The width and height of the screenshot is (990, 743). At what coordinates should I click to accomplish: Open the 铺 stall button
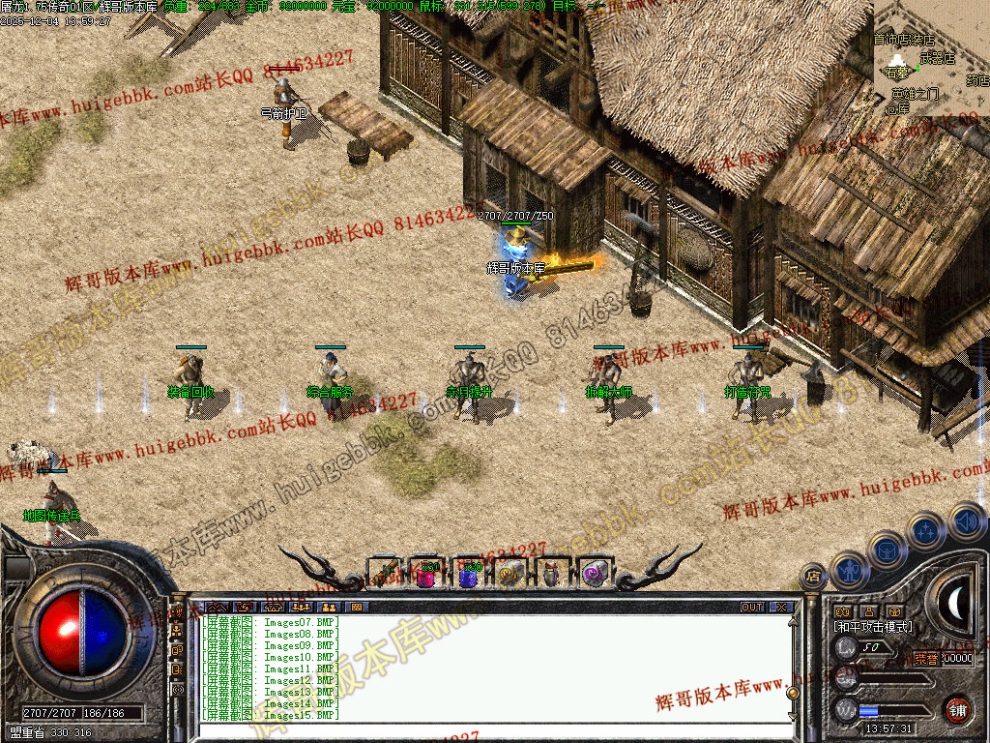click(x=957, y=708)
